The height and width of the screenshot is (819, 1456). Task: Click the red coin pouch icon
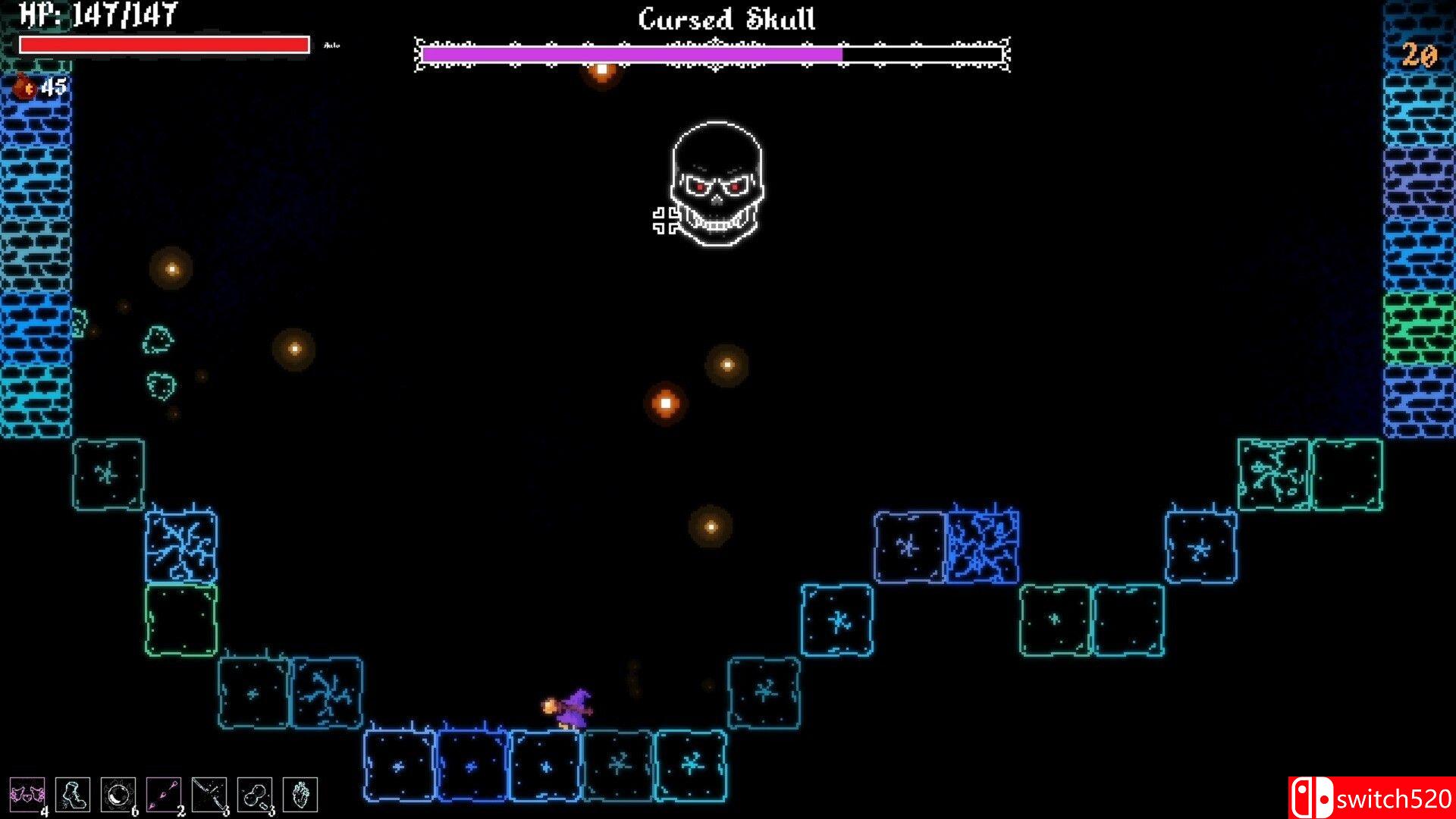coord(25,87)
